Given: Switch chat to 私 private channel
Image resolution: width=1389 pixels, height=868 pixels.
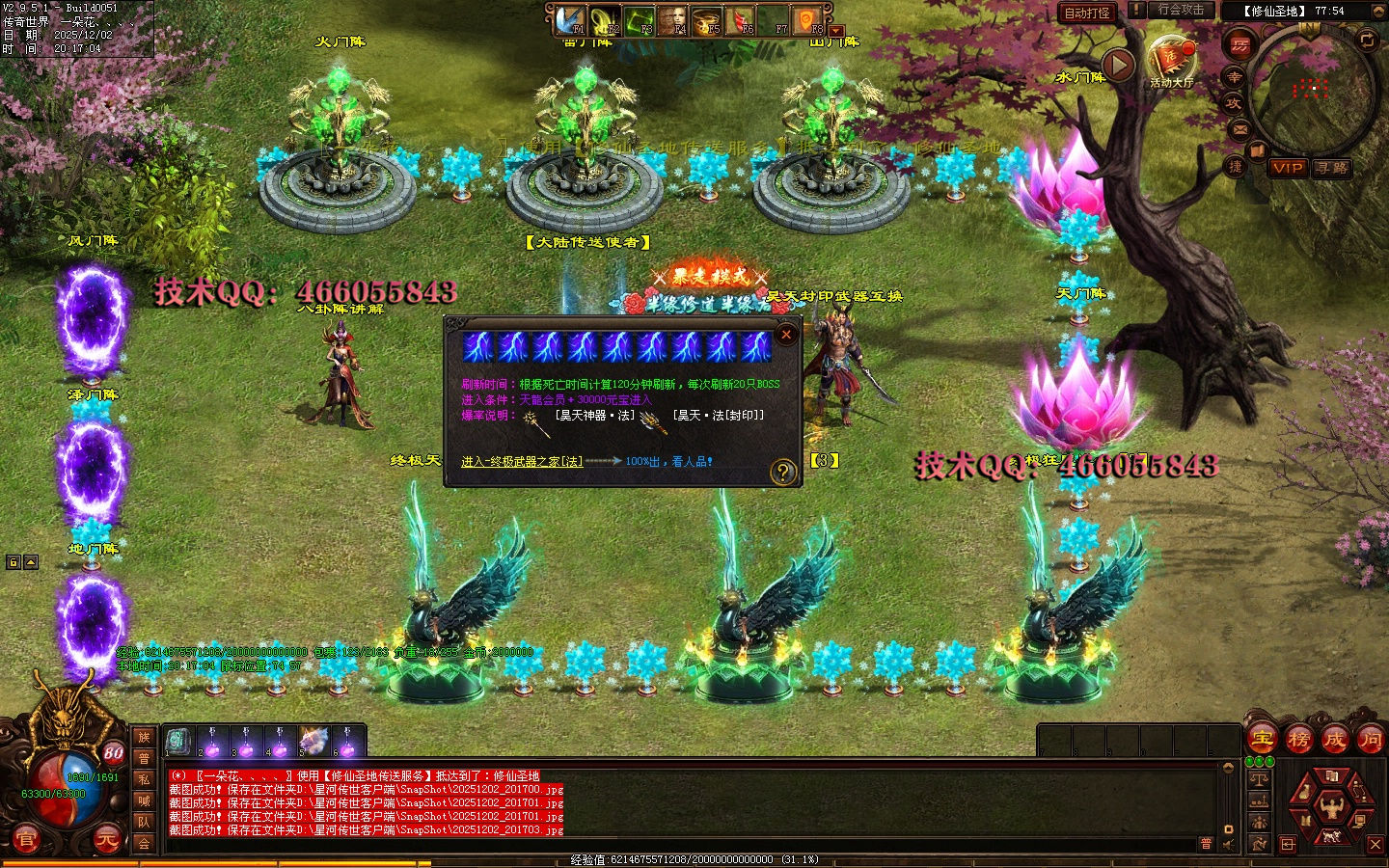Looking at the screenshot, I should click(x=144, y=779).
